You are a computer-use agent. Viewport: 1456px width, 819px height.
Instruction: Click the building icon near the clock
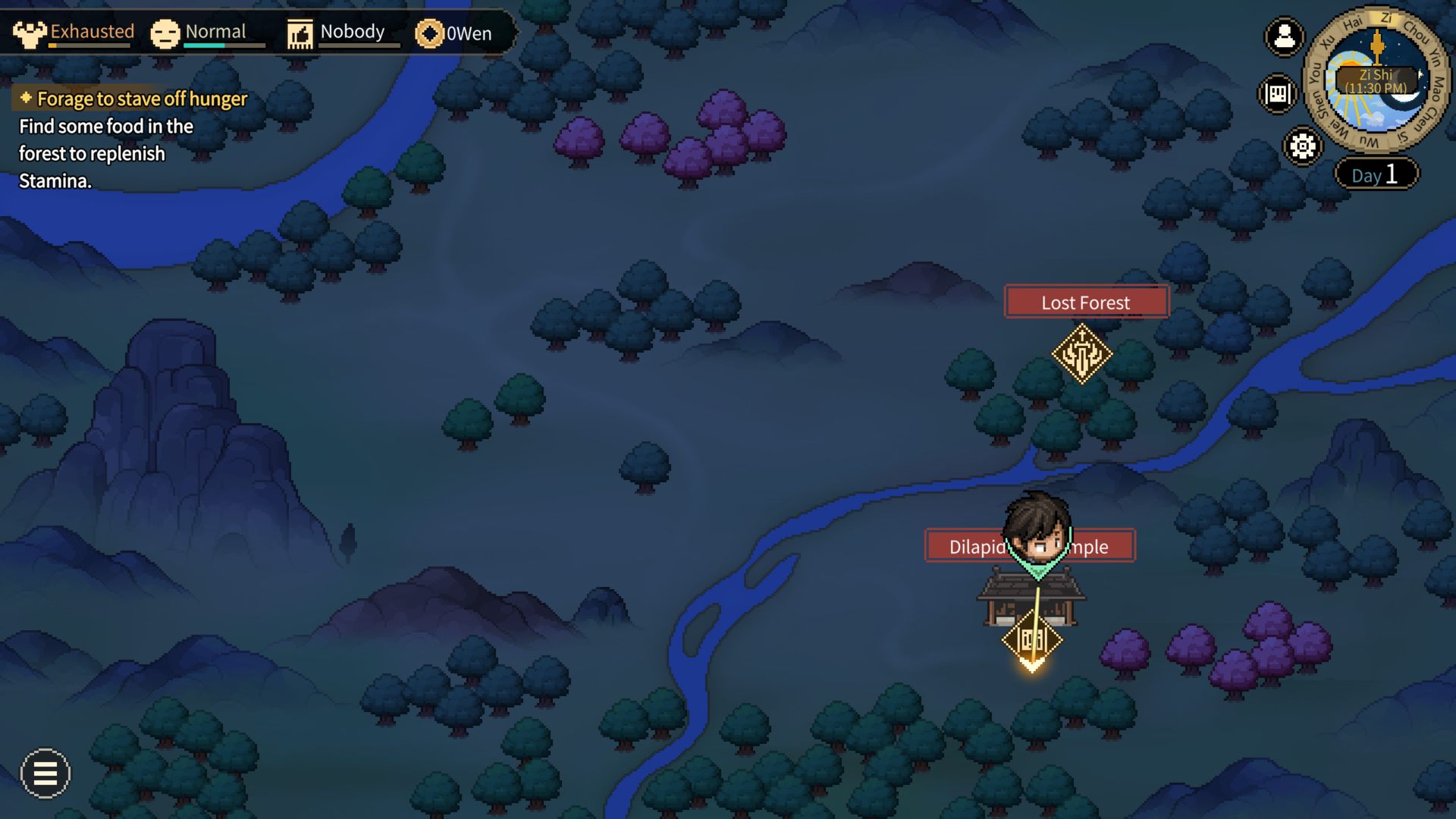point(1278,93)
